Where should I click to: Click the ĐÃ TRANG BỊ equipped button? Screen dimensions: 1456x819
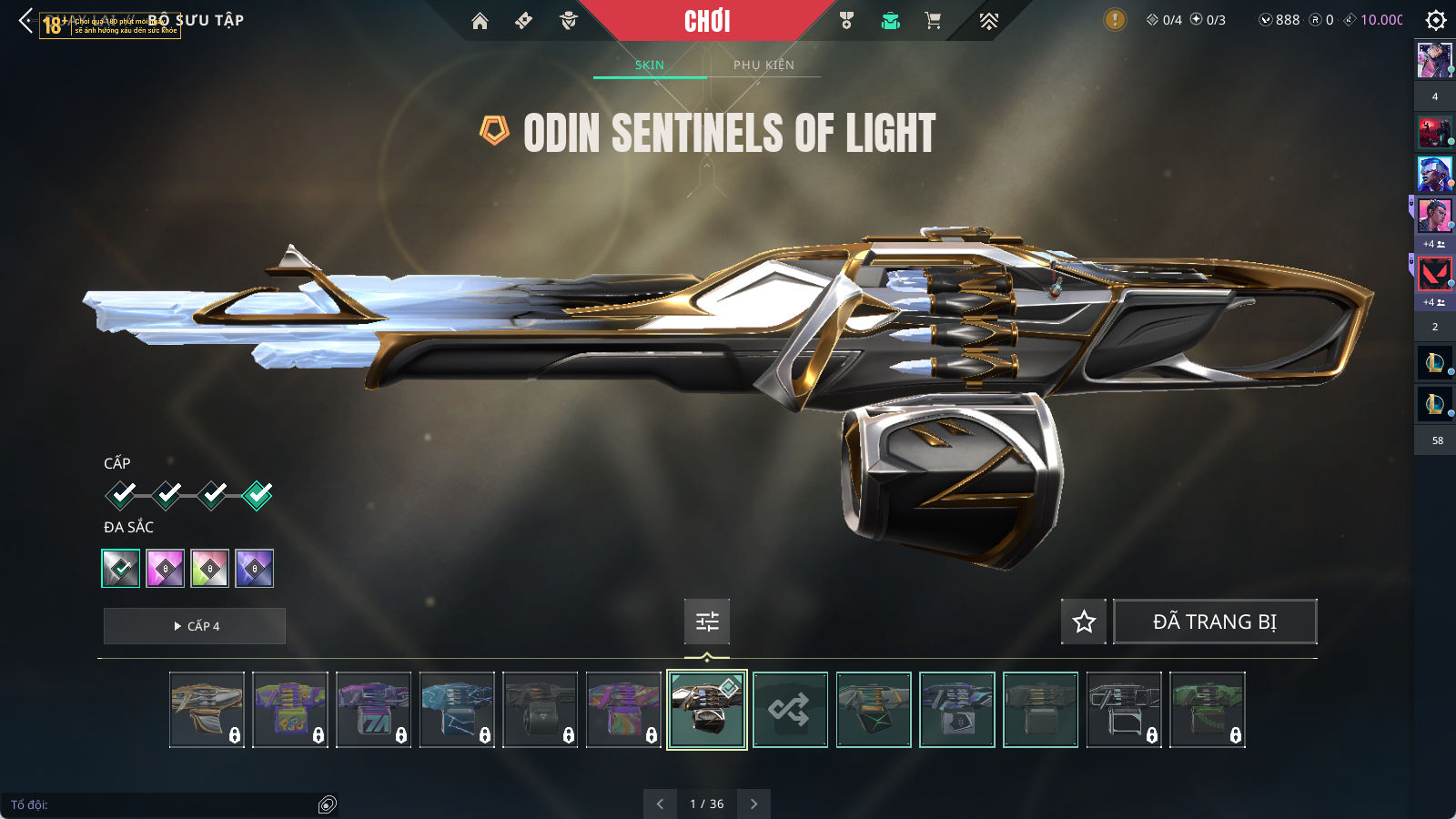(1215, 622)
